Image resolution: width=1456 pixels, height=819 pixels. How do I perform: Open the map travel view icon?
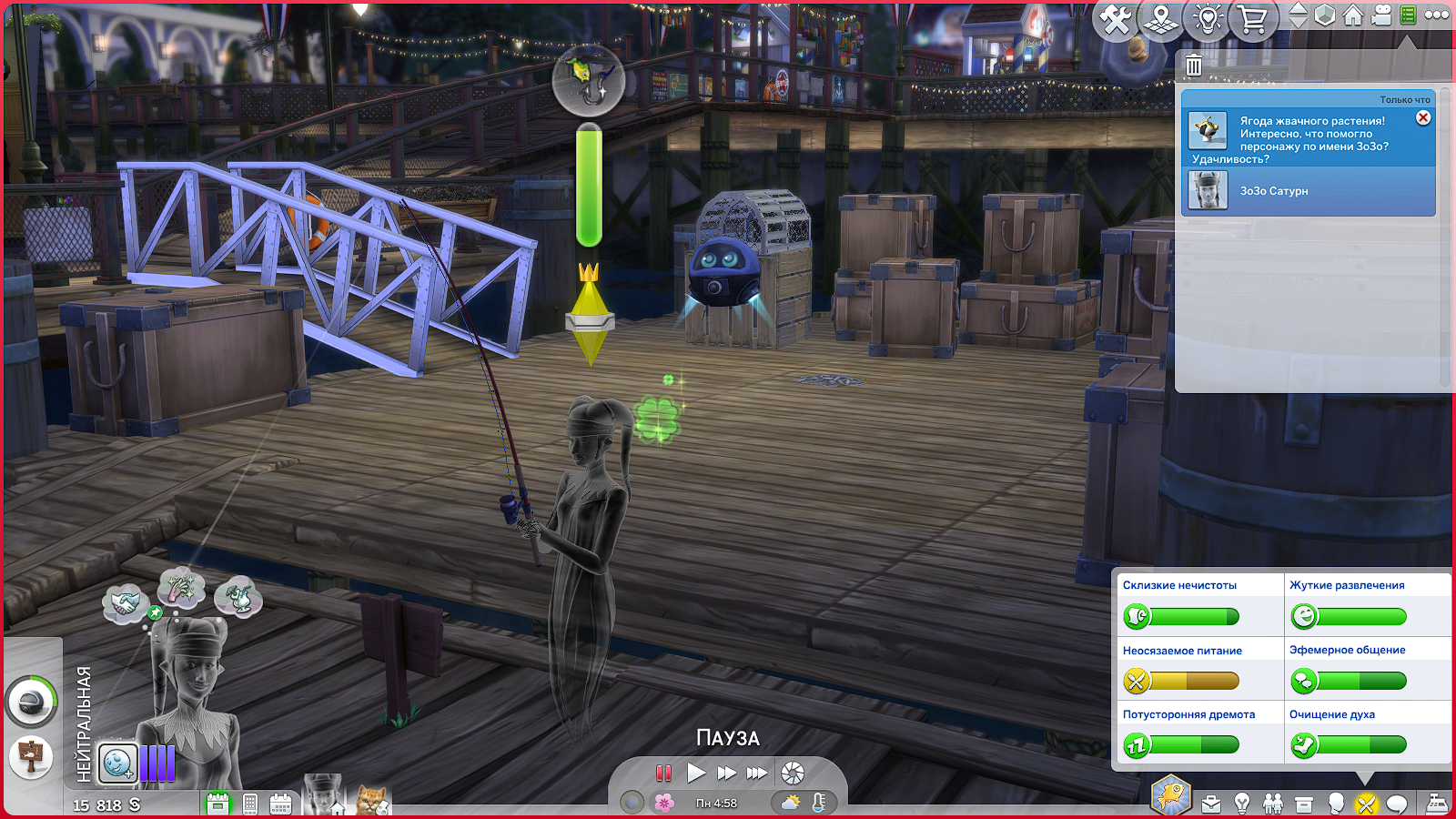pos(1161,20)
